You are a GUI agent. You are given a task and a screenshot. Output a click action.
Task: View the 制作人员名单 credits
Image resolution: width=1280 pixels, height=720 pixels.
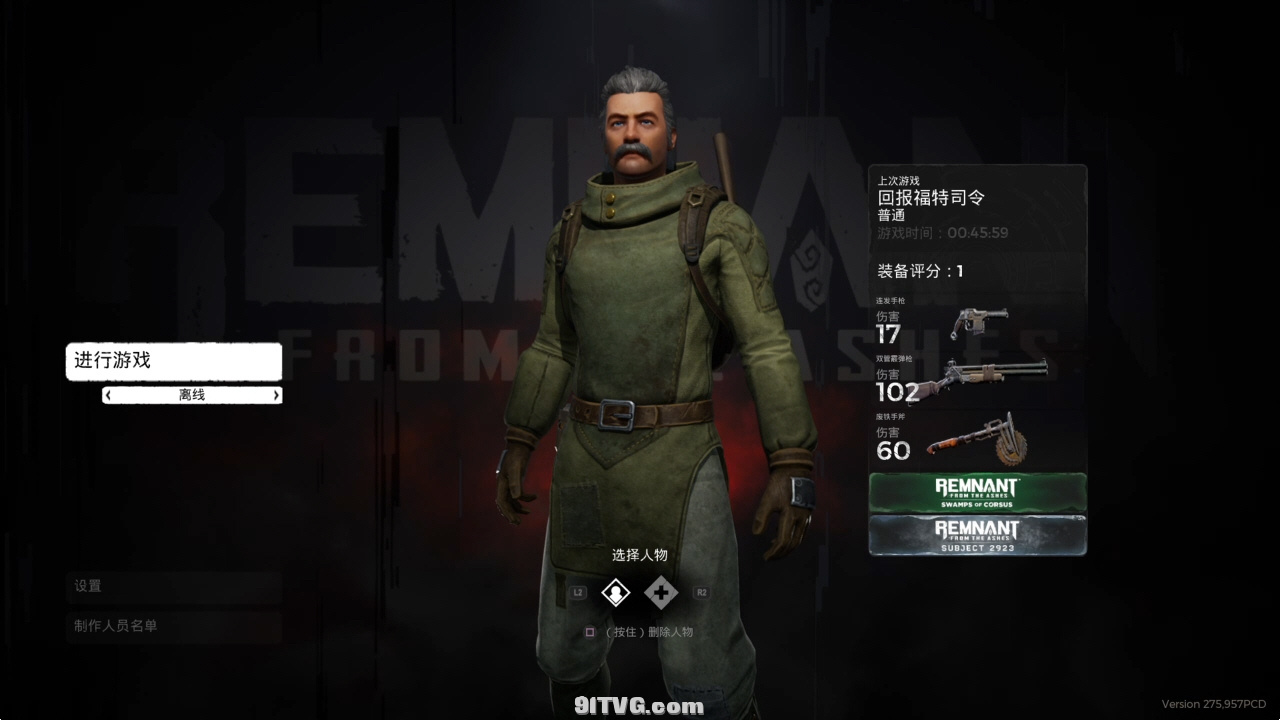coord(174,626)
